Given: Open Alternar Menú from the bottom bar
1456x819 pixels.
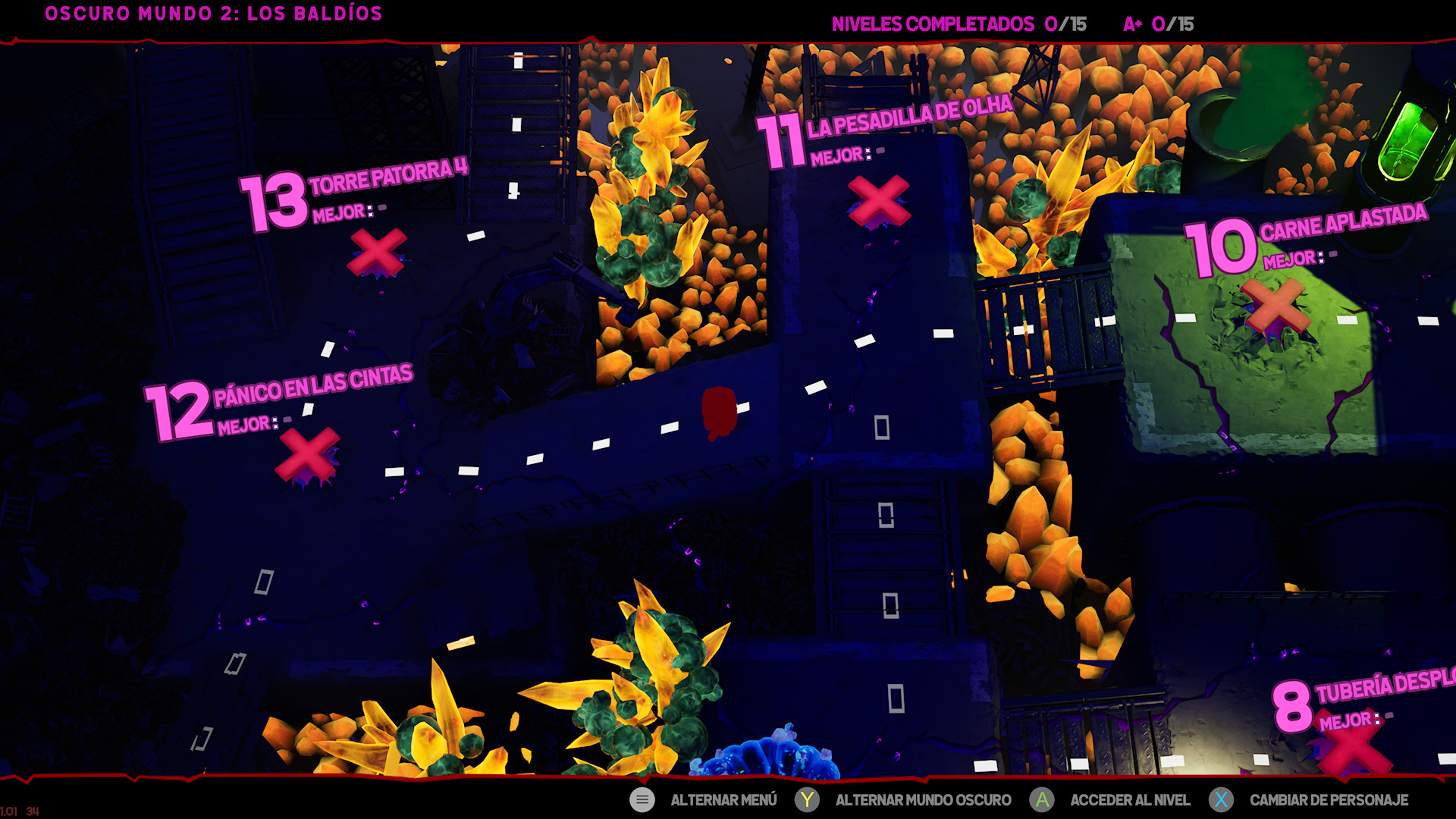Looking at the screenshot, I should [723, 800].
